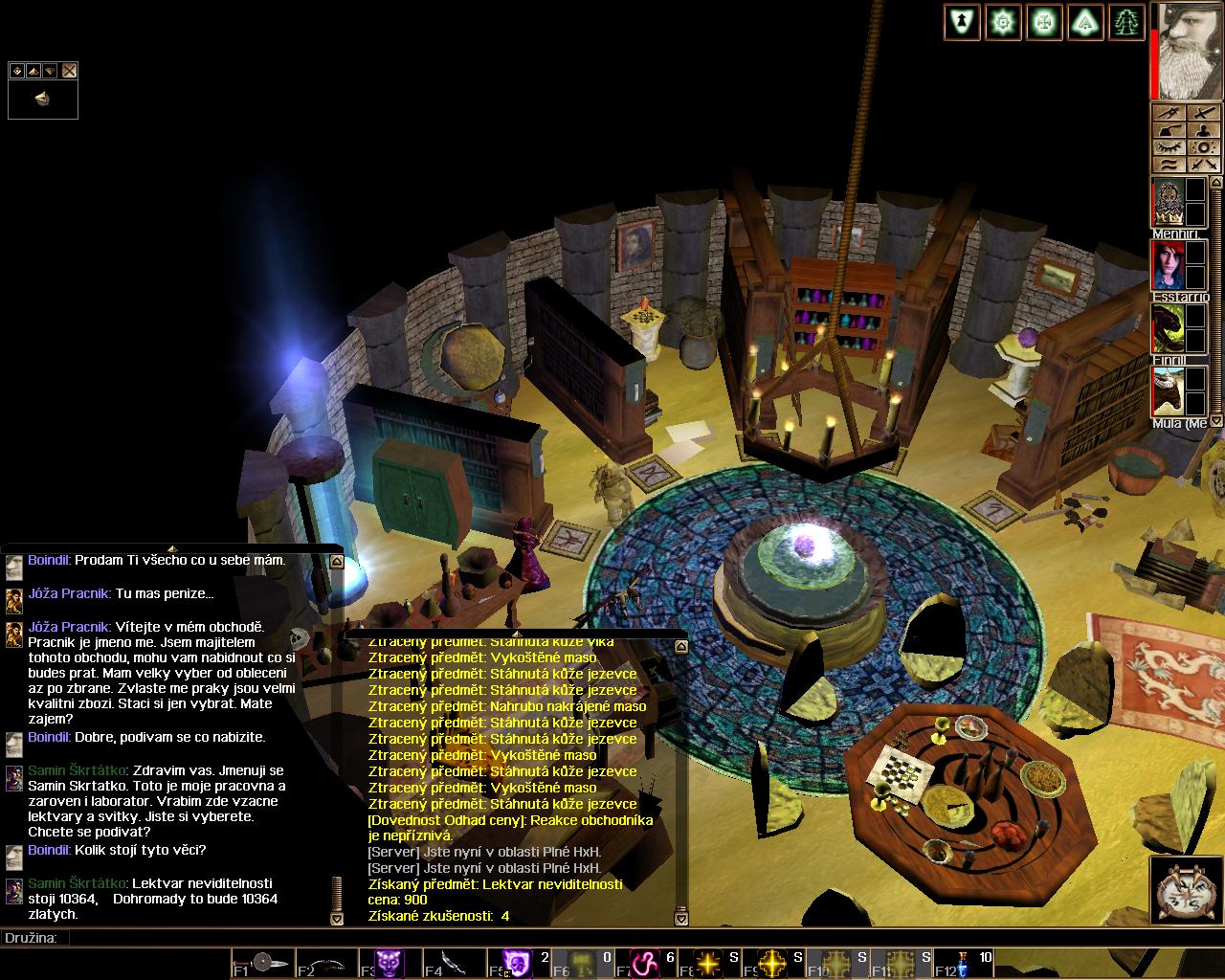Activate the F8 golden starburst spell
Screen dimensions: 1225x980
click(707, 962)
